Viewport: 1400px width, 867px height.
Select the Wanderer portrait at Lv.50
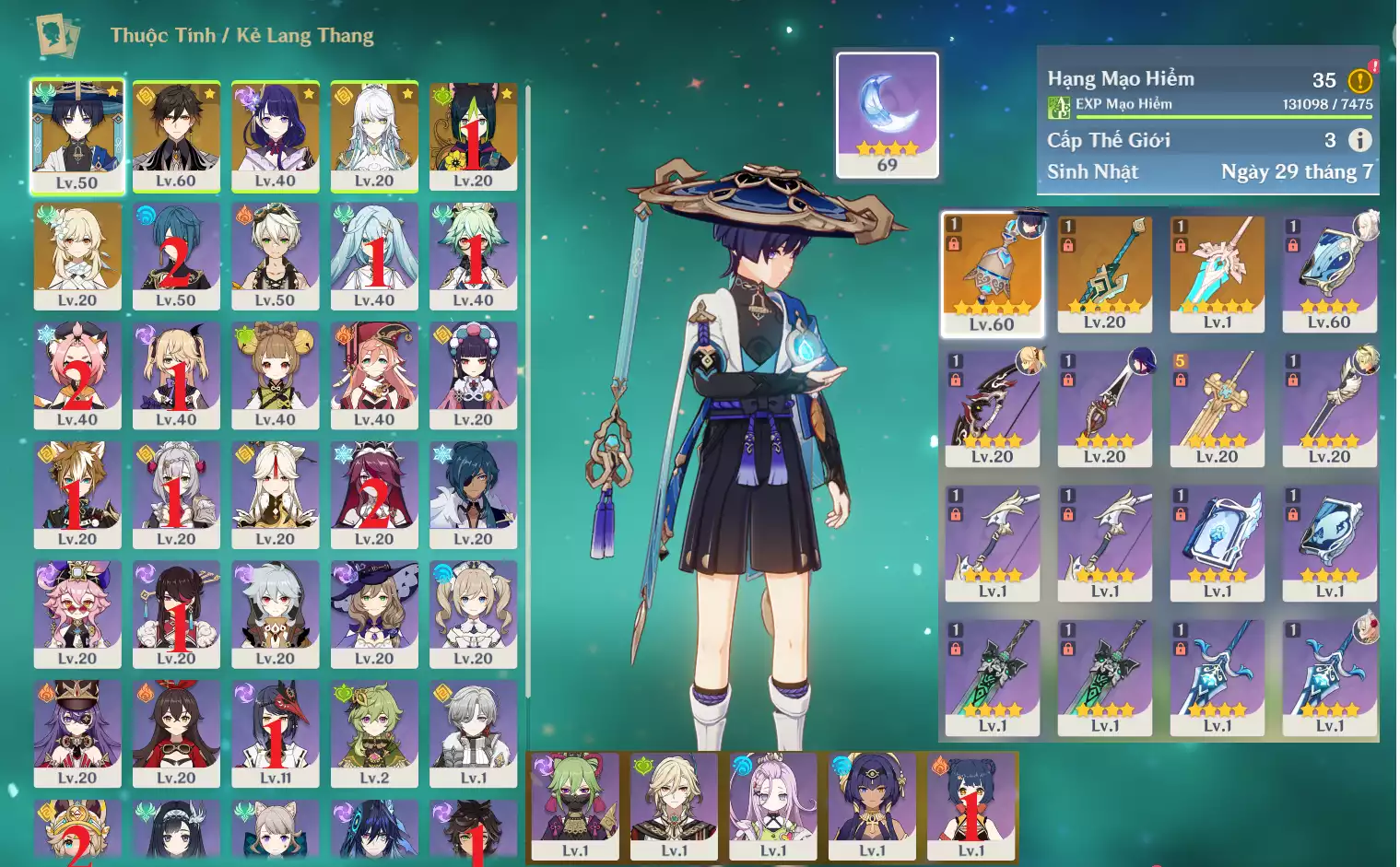tap(77, 135)
